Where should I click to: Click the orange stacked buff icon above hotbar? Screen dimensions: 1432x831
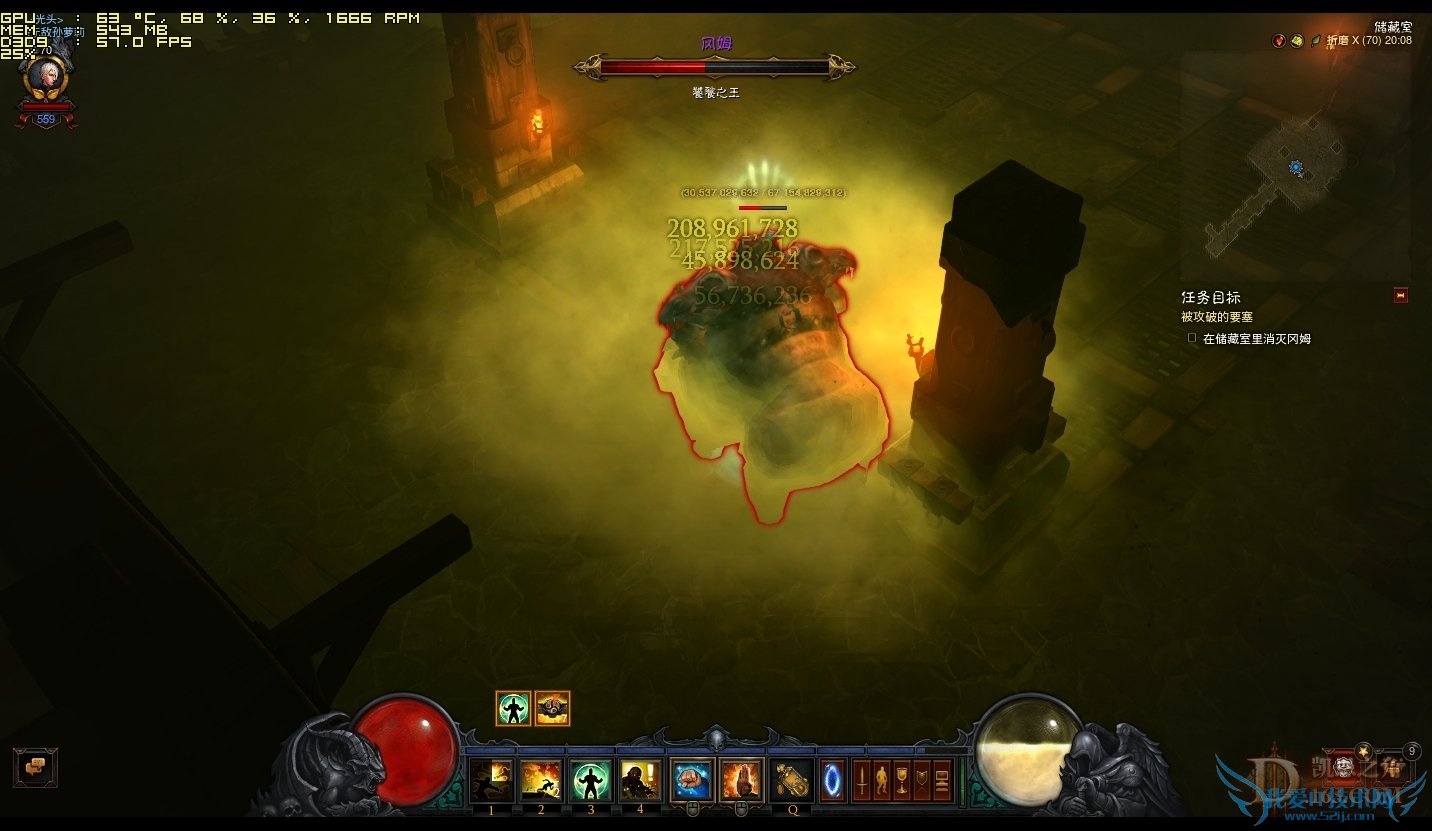point(552,708)
